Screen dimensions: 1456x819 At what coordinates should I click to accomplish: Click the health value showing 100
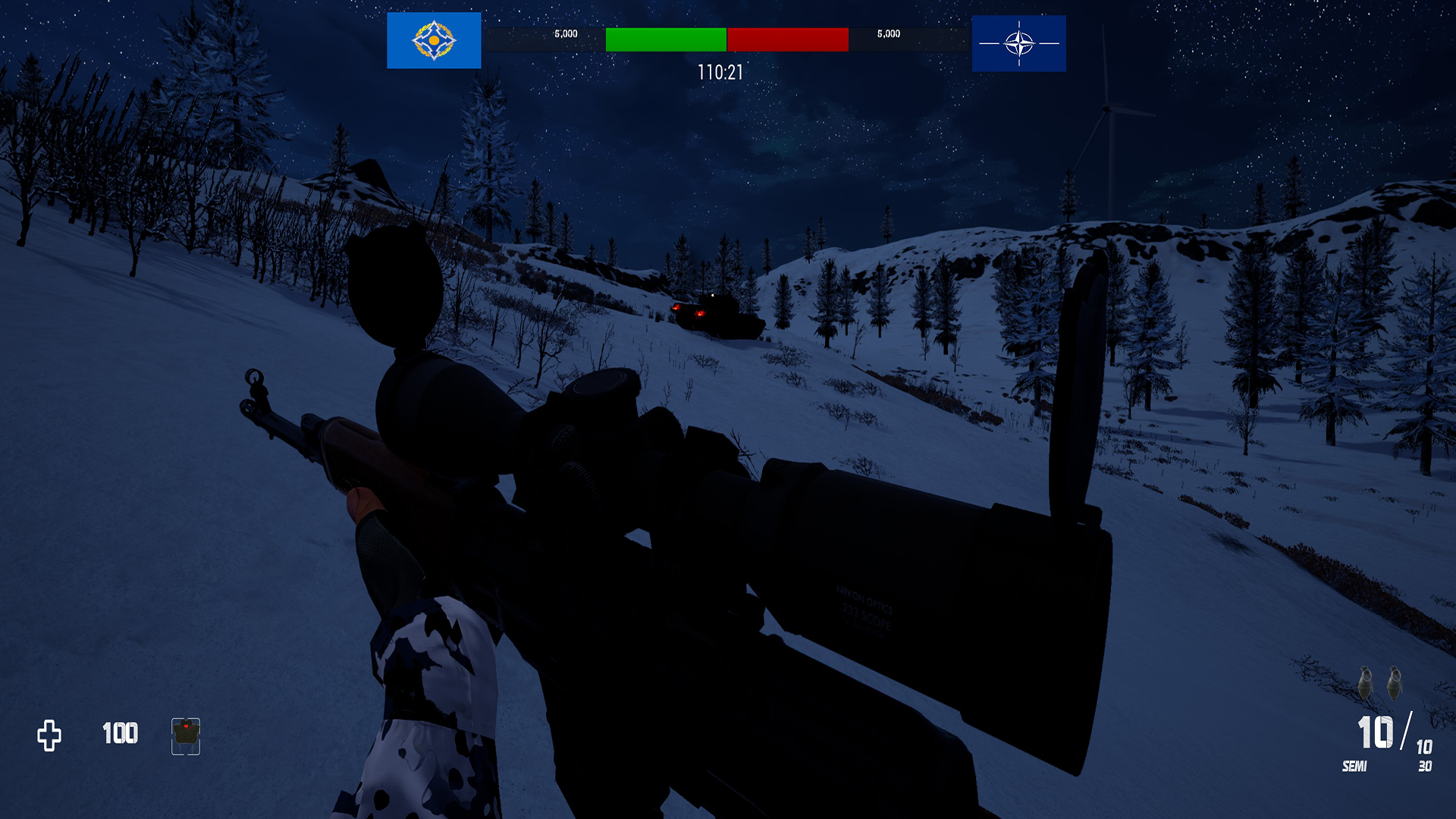coord(119,733)
